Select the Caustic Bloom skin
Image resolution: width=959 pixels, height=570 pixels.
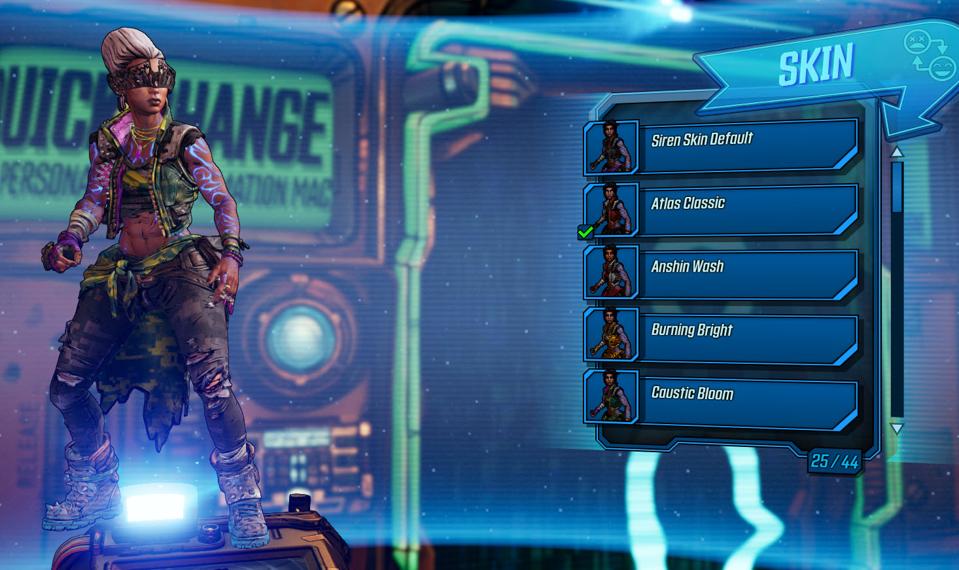[722, 401]
